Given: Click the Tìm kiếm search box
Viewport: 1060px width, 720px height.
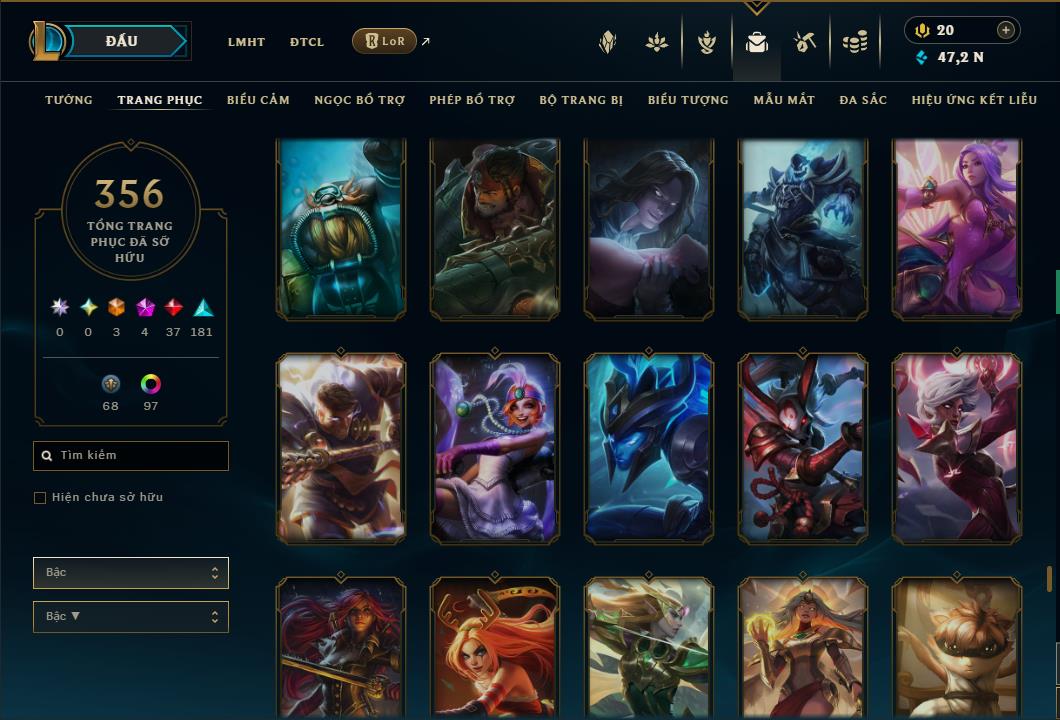Looking at the screenshot, I should tap(131, 456).
